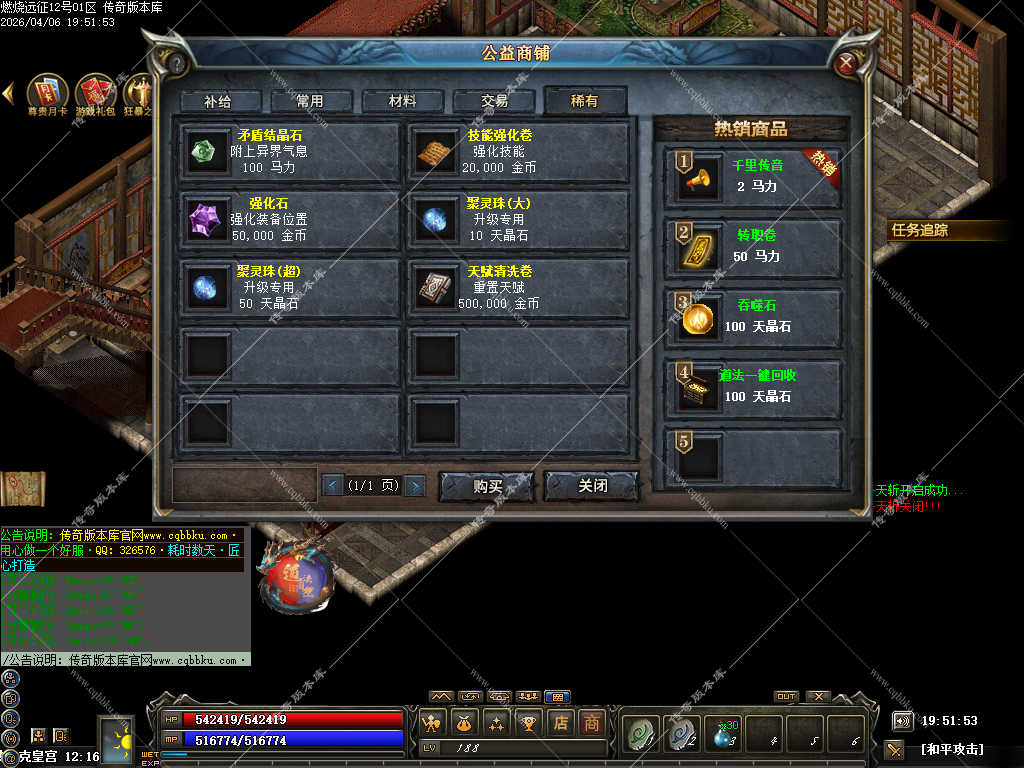
Task: Open the 游戏礼包 gift pack icon
Action: tap(96, 94)
